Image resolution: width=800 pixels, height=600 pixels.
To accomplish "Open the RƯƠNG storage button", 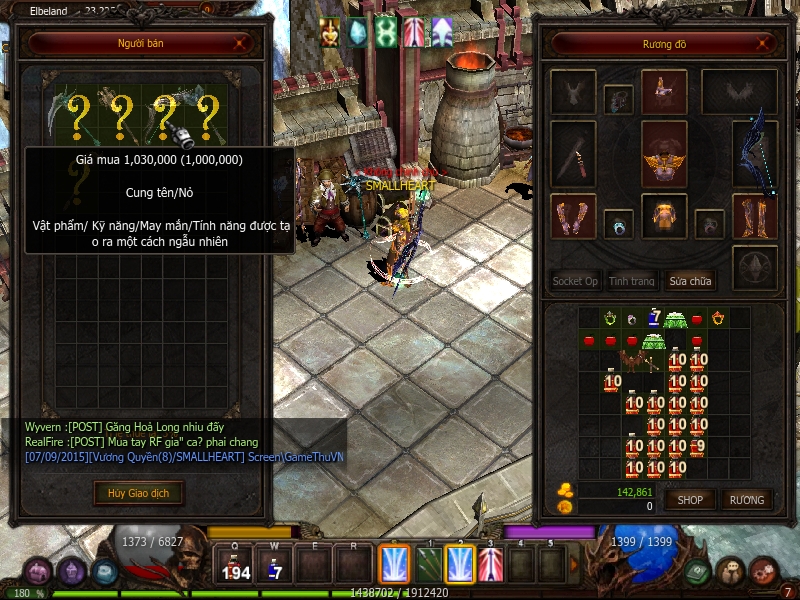I will pos(746,499).
